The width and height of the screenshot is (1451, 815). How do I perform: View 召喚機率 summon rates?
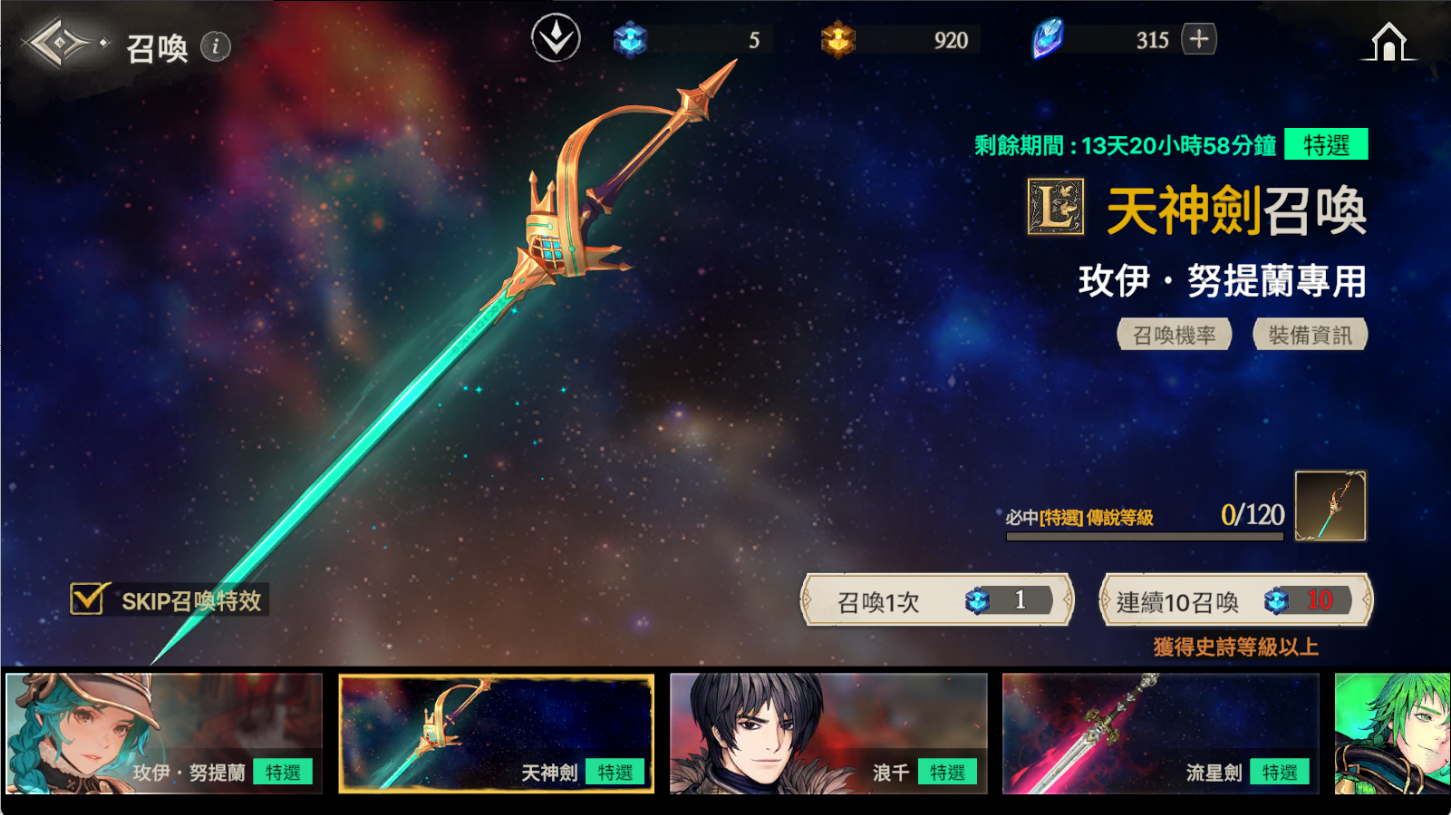click(1174, 335)
